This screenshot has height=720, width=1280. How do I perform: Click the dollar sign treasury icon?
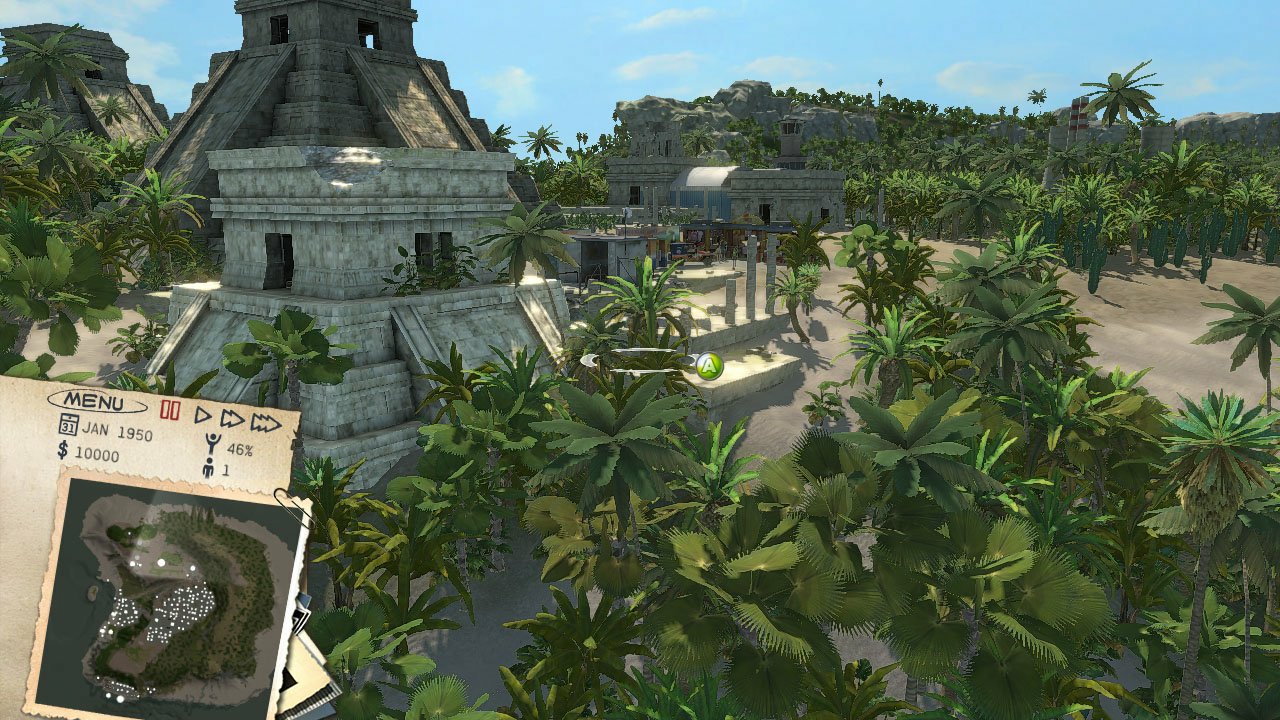coord(62,451)
